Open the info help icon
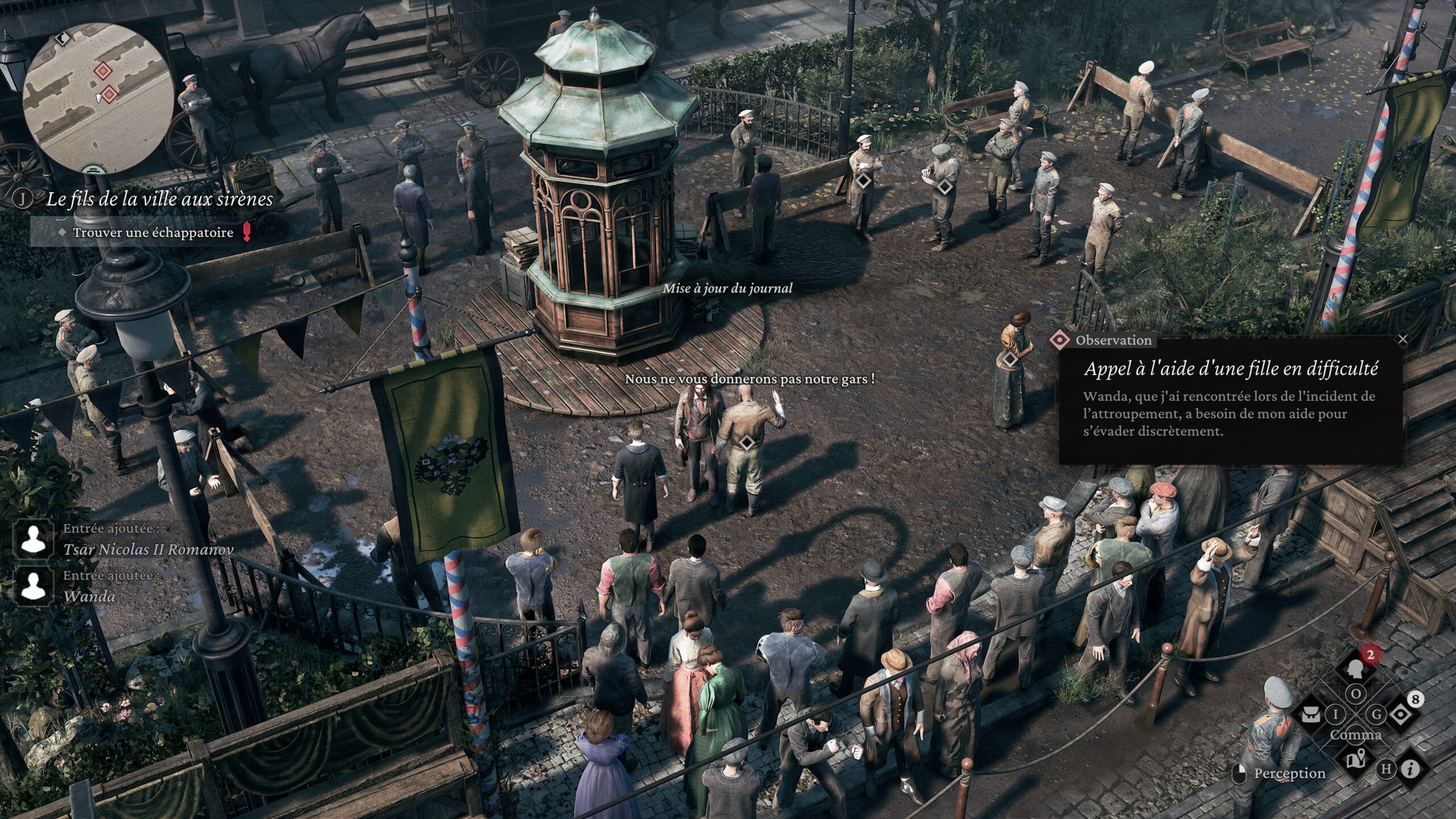The height and width of the screenshot is (819, 1456). 1410,770
